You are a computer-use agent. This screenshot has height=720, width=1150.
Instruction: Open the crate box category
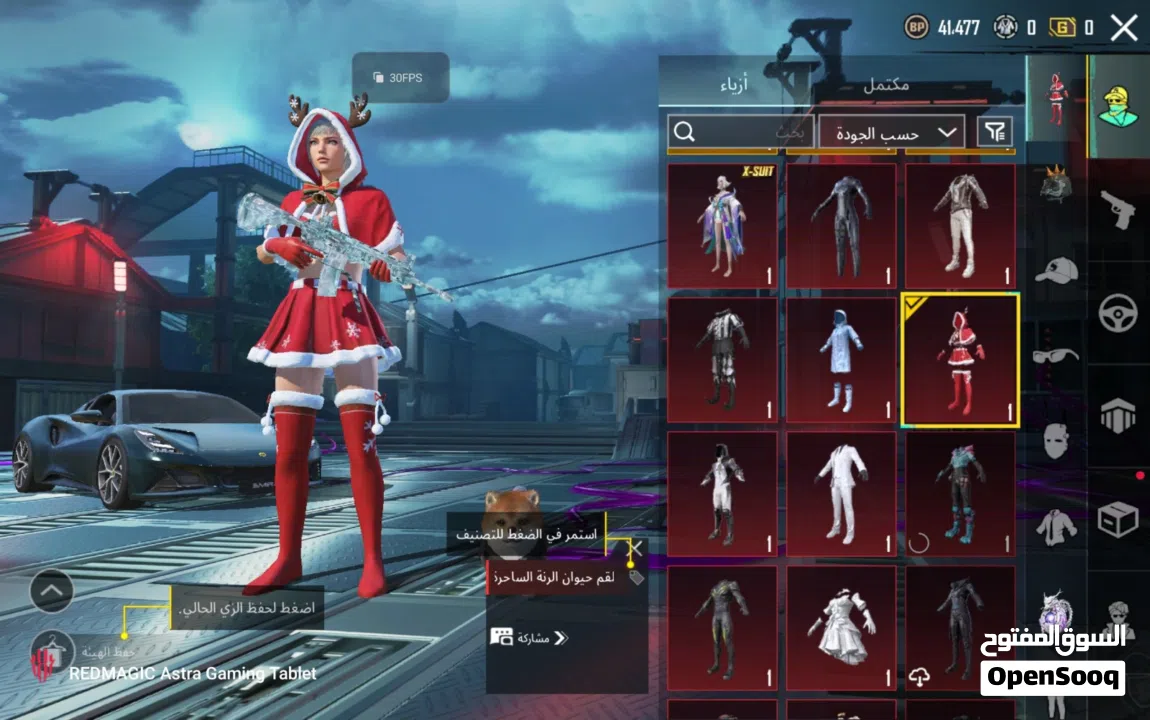click(1117, 519)
